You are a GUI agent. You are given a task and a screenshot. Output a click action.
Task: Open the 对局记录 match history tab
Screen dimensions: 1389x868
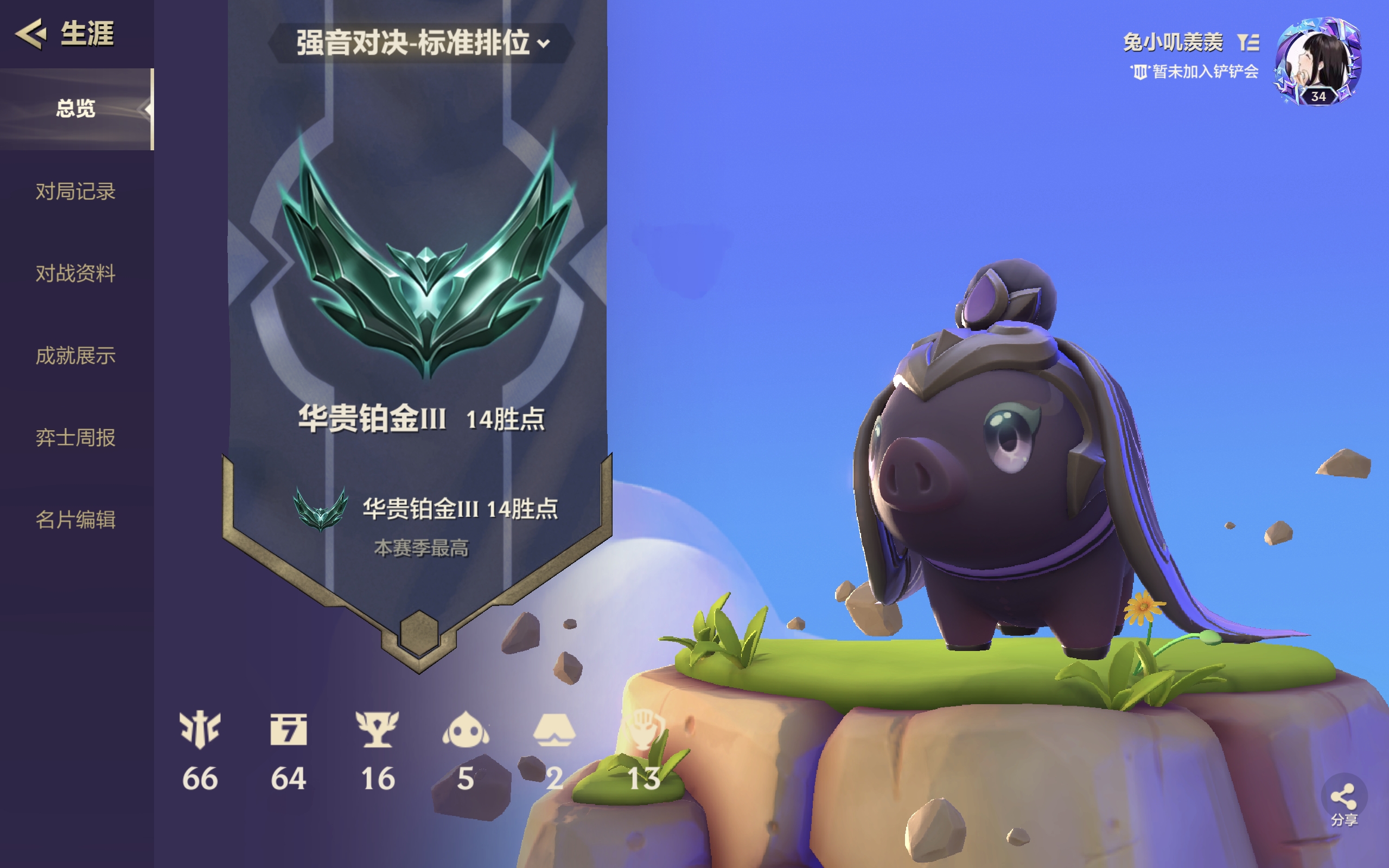click(x=76, y=191)
